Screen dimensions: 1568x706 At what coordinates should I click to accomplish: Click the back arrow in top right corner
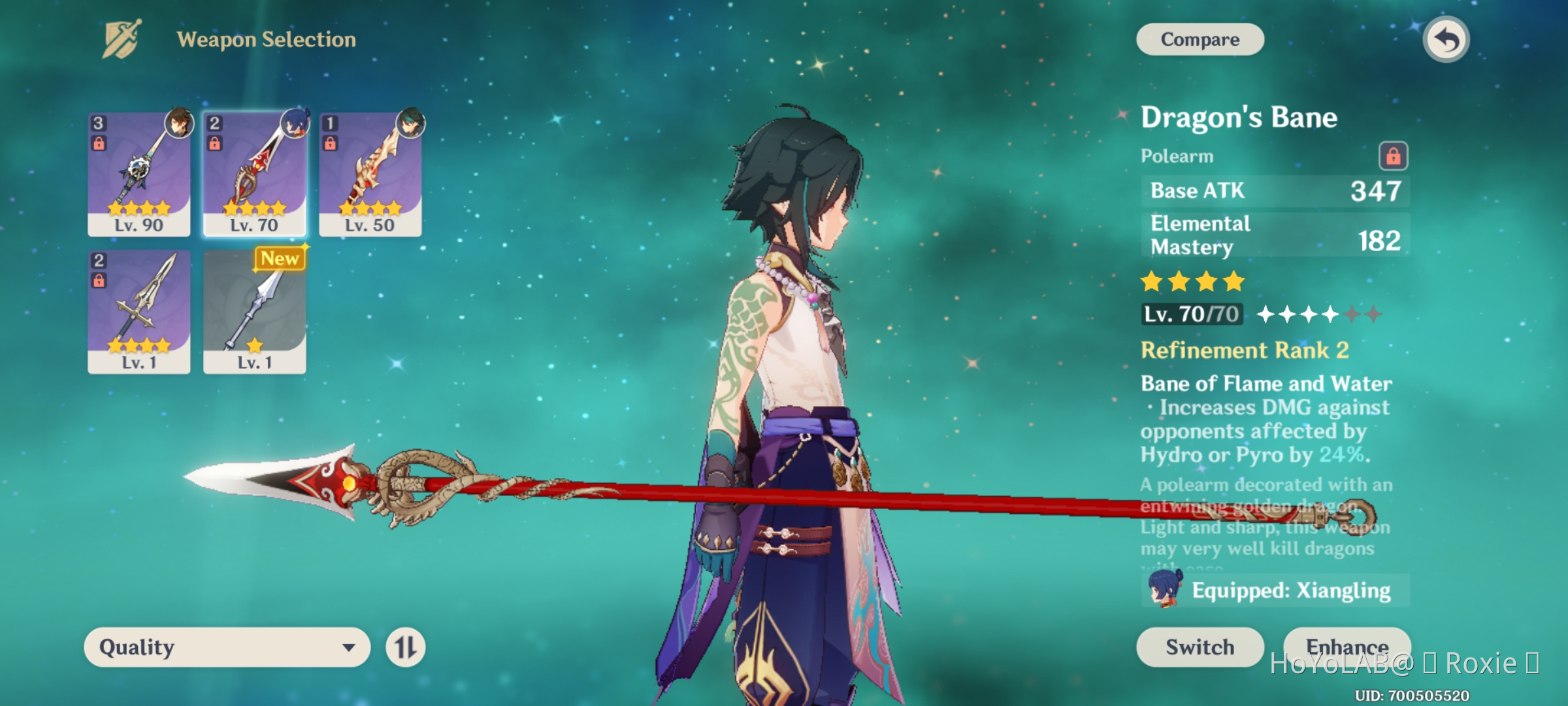(1446, 39)
